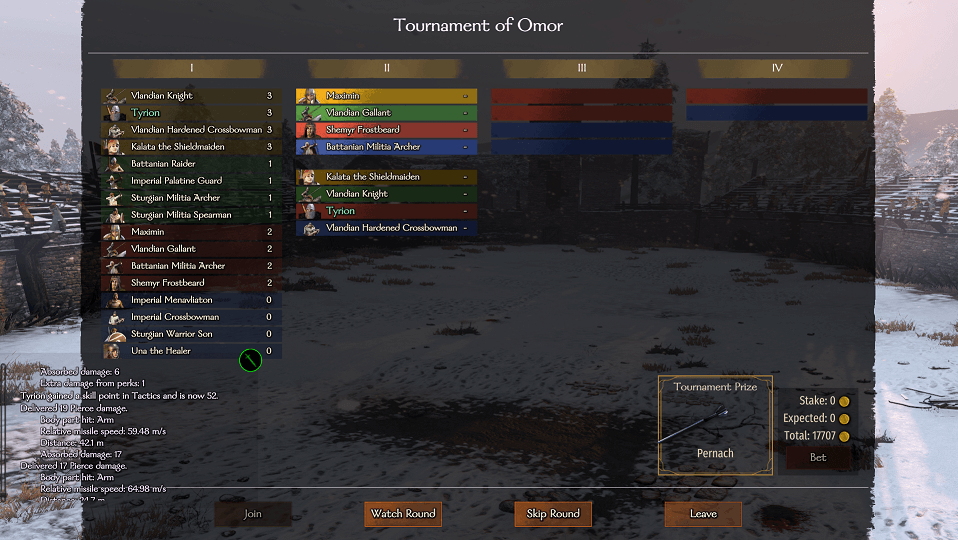Image resolution: width=958 pixels, height=540 pixels.
Task: Select the Pernach tournament prize
Action: (715, 427)
